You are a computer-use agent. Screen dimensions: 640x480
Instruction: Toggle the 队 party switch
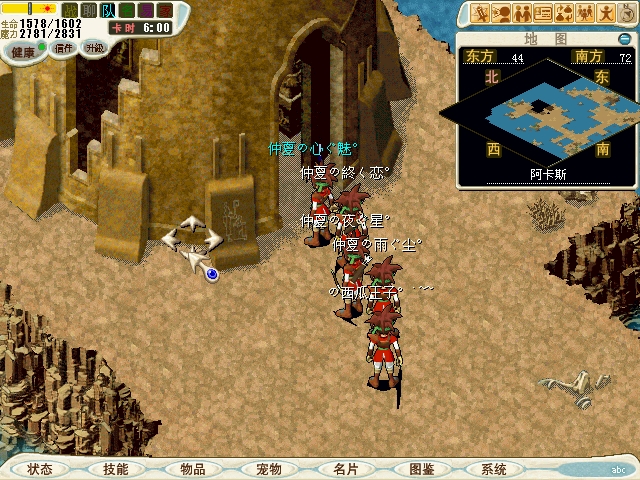(107, 10)
